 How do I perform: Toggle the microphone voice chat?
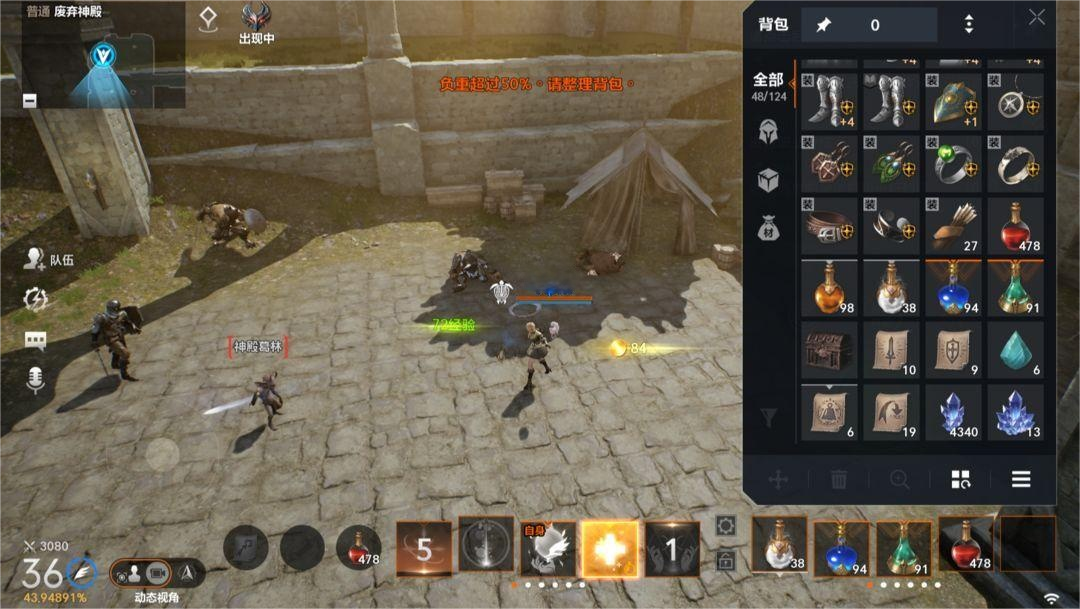point(36,378)
